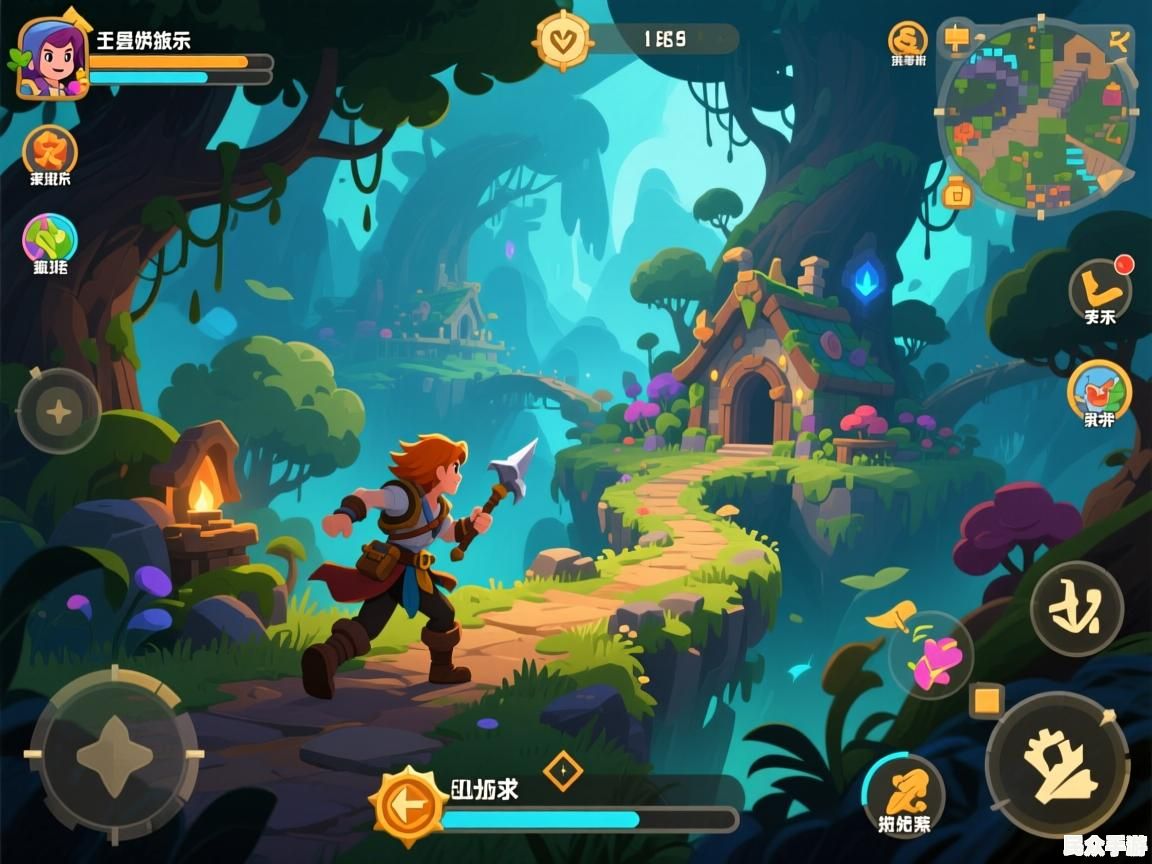The width and height of the screenshot is (1152, 864).
Task: Select the diamond marker above the bottom bar
Action: [x=562, y=771]
